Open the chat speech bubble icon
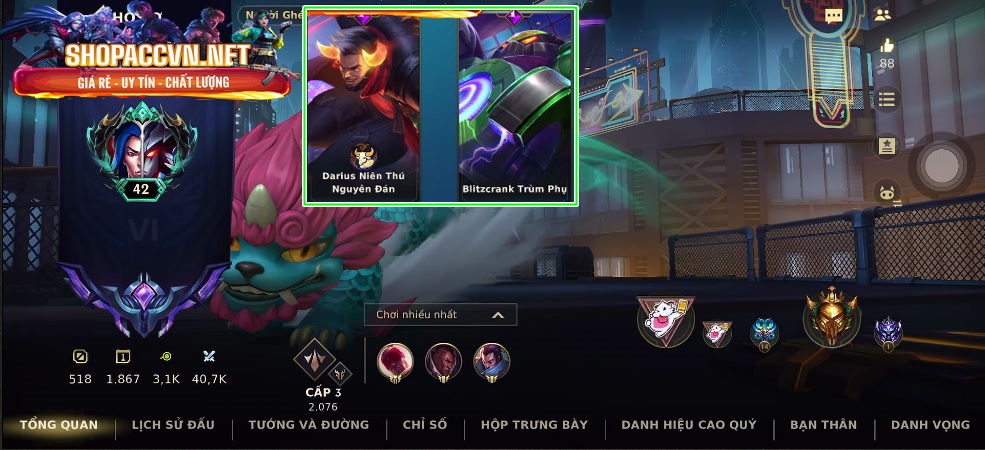Viewport: 985px width, 450px height. tap(833, 15)
